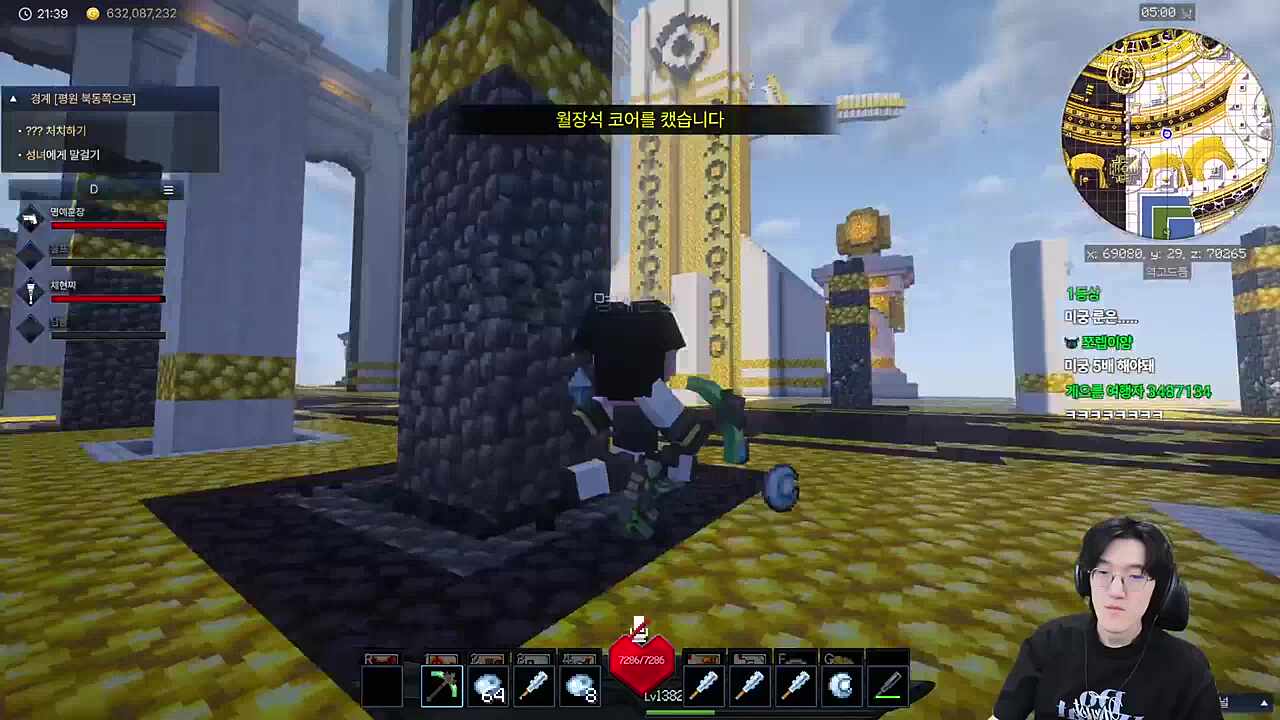Select the dark rod with green durability bar
The height and width of the screenshot is (720, 1280).
[888, 686]
